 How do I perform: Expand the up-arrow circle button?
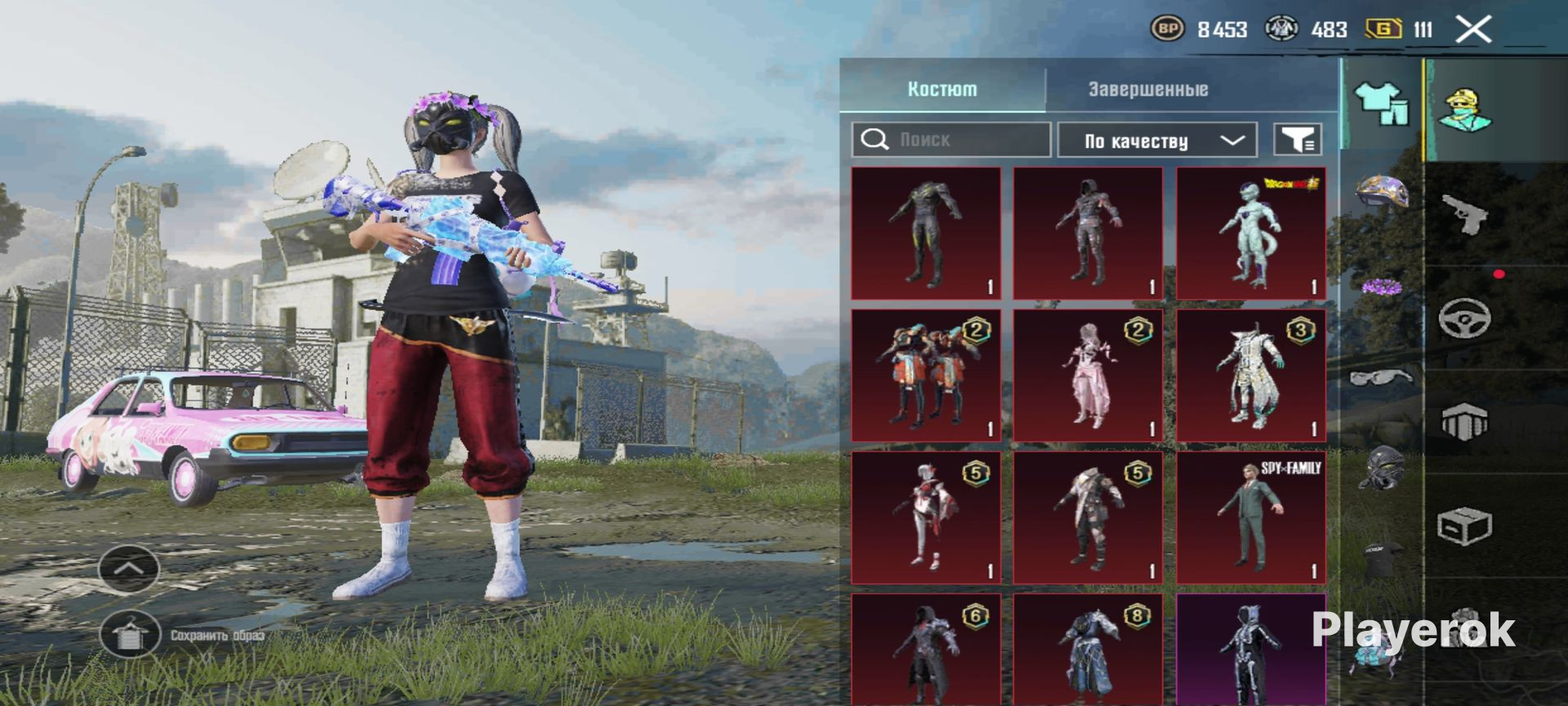pos(128,567)
